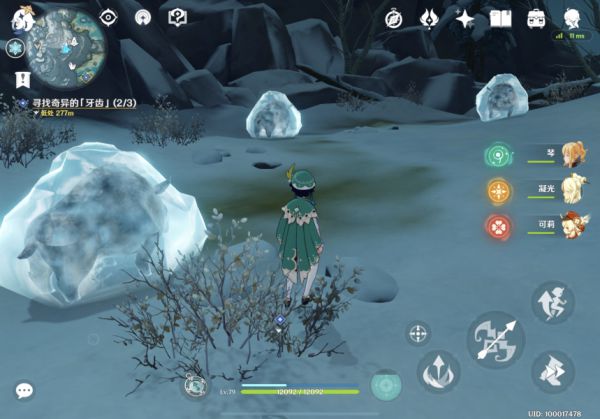
Task: Activate the anemo elemental skill button
Action: 438,371
